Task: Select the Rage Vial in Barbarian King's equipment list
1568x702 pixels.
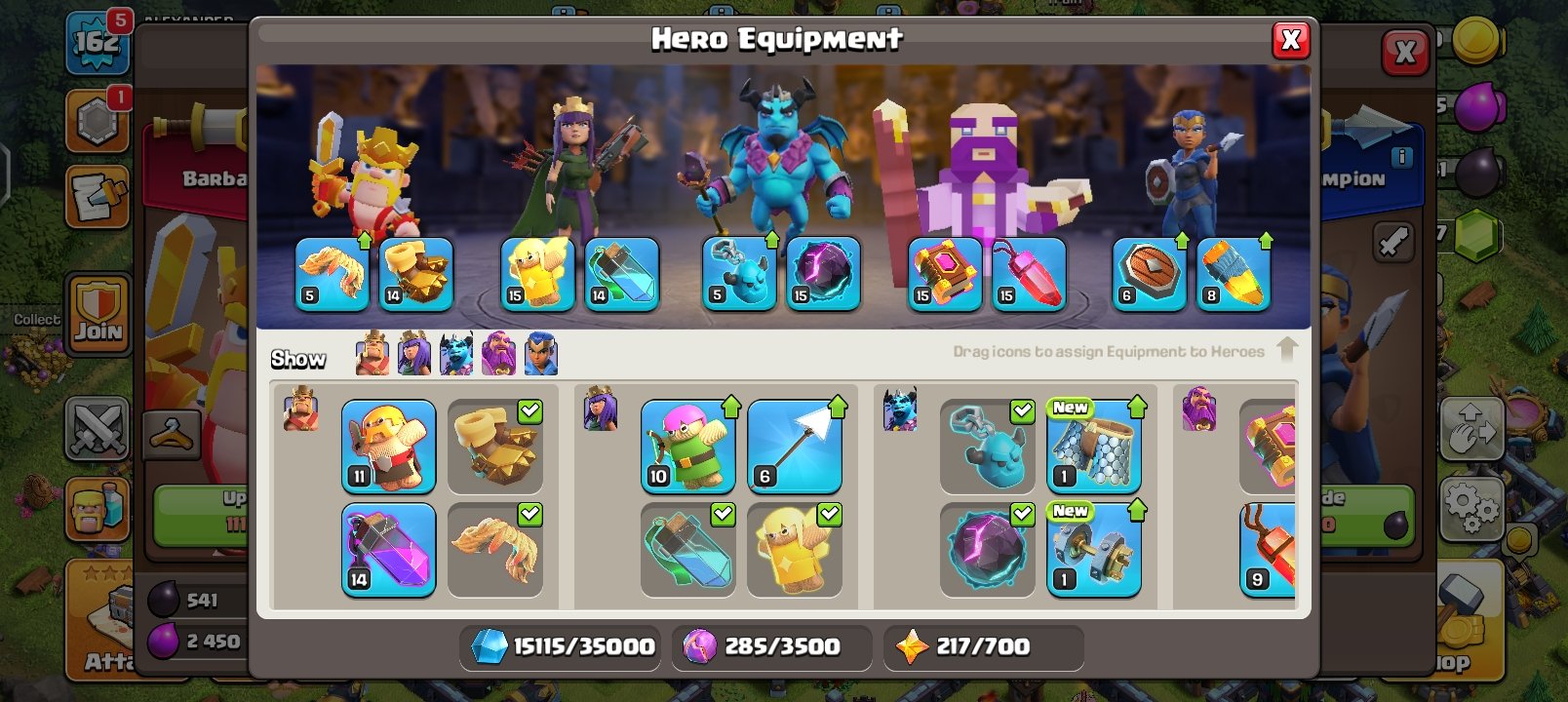Action: tap(388, 549)
